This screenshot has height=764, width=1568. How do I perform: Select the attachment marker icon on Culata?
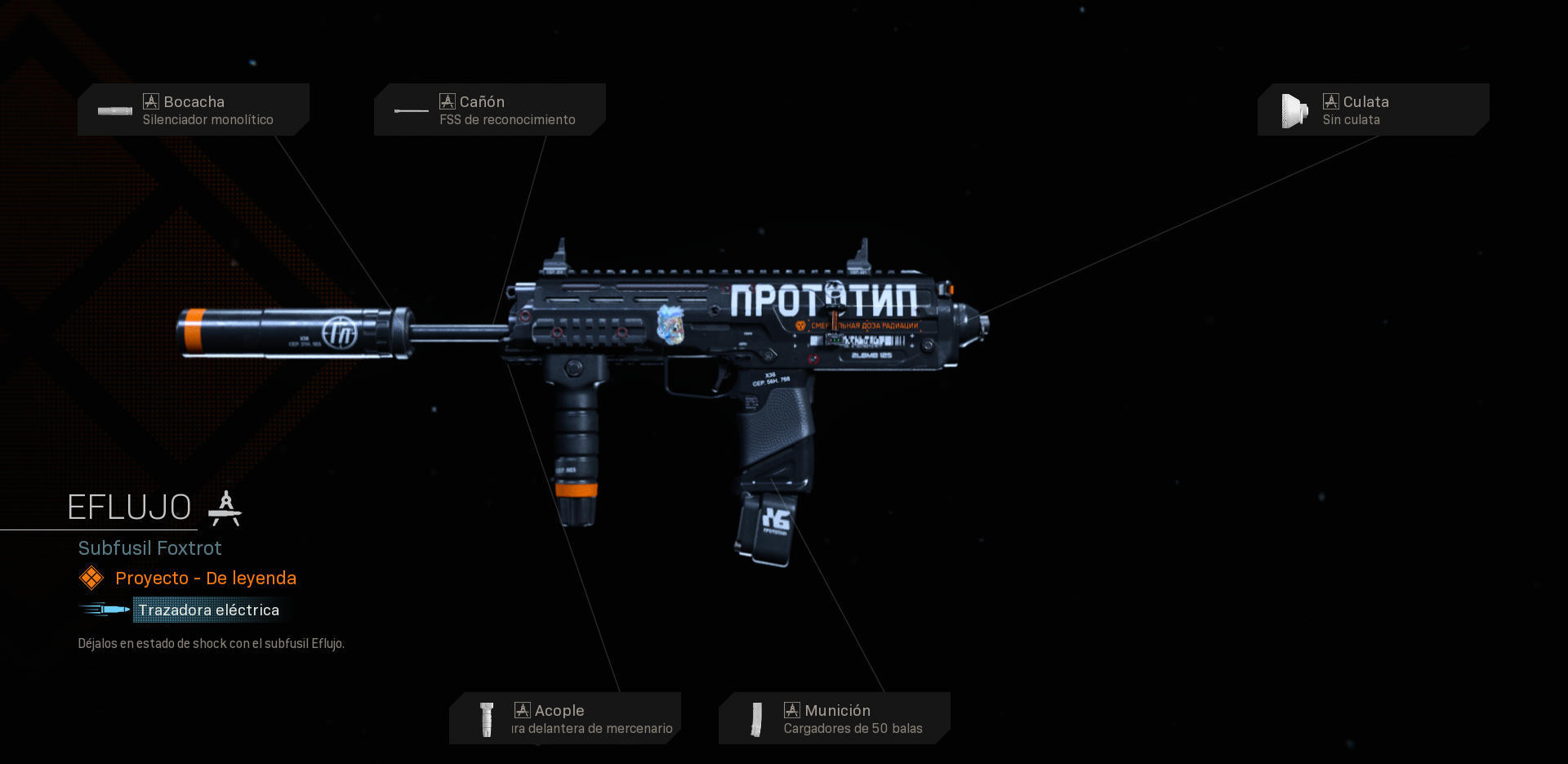pyautogui.click(x=1330, y=101)
